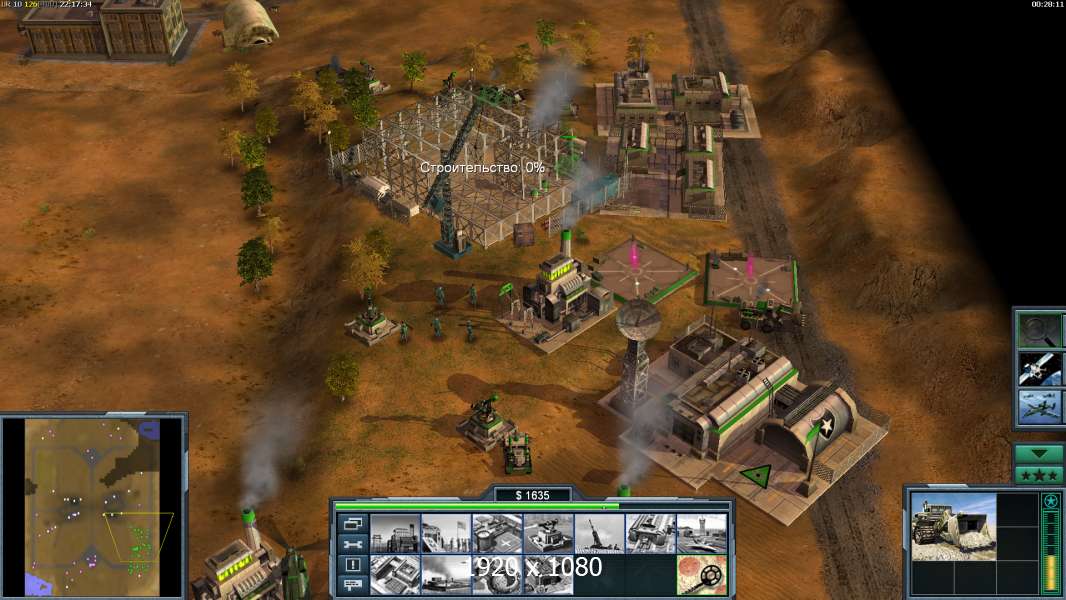Click the wrench repair button
Image resolution: width=1066 pixels, height=600 pixels.
click(351, 544)
